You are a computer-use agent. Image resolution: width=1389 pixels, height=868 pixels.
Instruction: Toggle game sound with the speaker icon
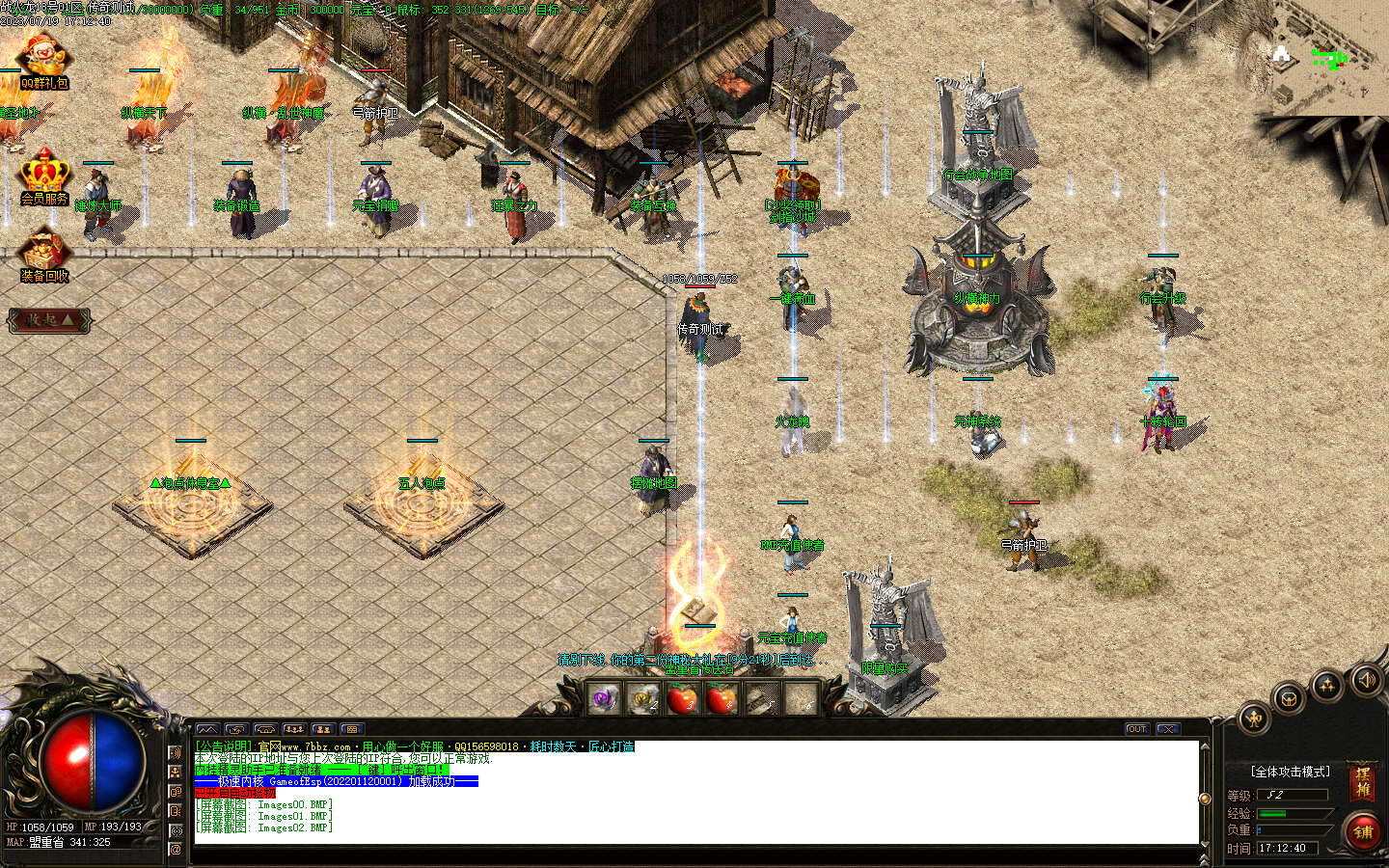click(1367, 679)
